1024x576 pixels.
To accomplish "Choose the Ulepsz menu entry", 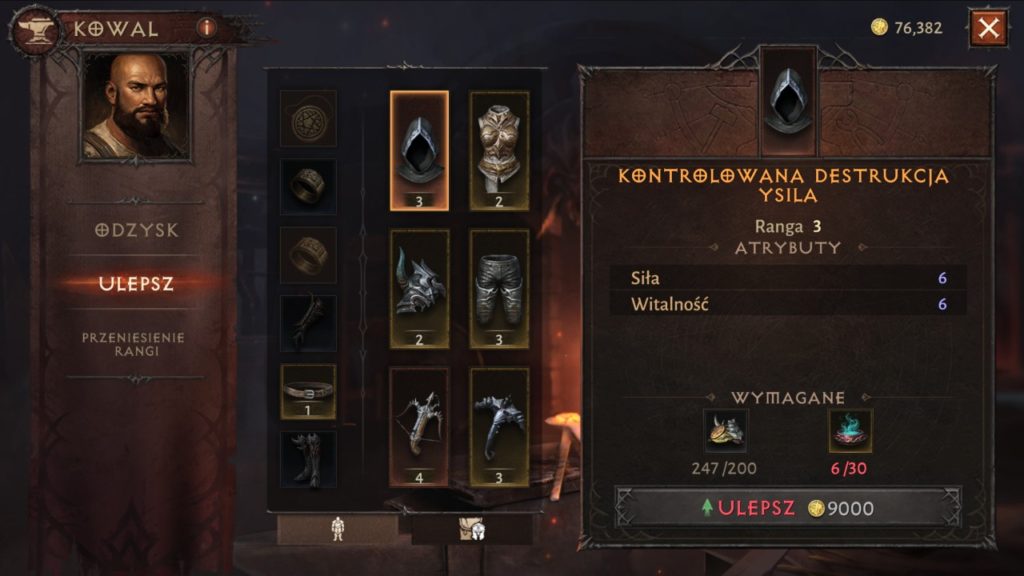I will (137, 284).
